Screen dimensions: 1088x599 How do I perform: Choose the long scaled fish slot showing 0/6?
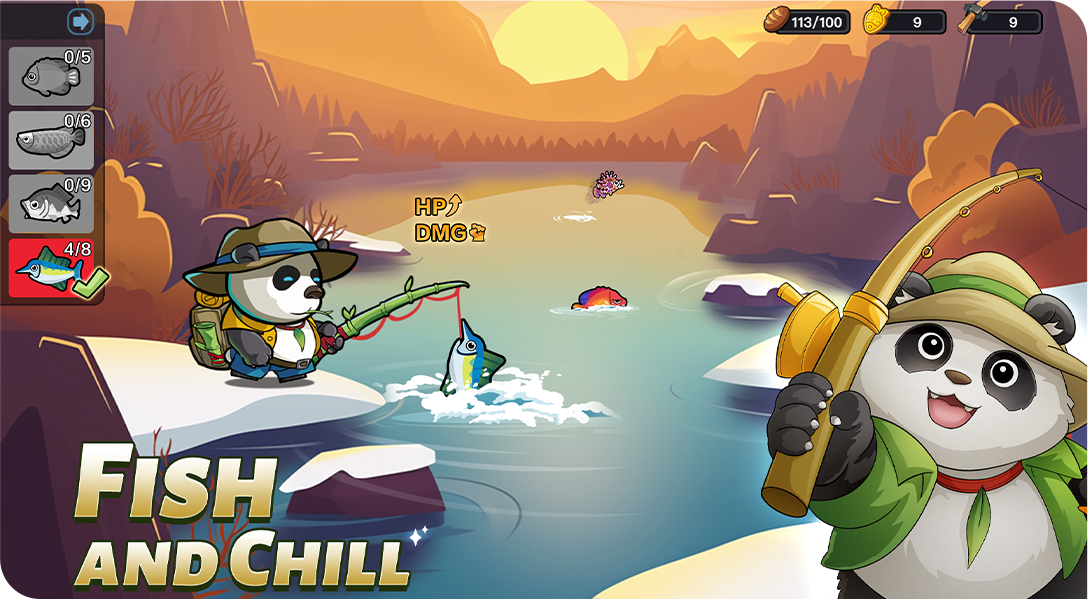(51, 140)
